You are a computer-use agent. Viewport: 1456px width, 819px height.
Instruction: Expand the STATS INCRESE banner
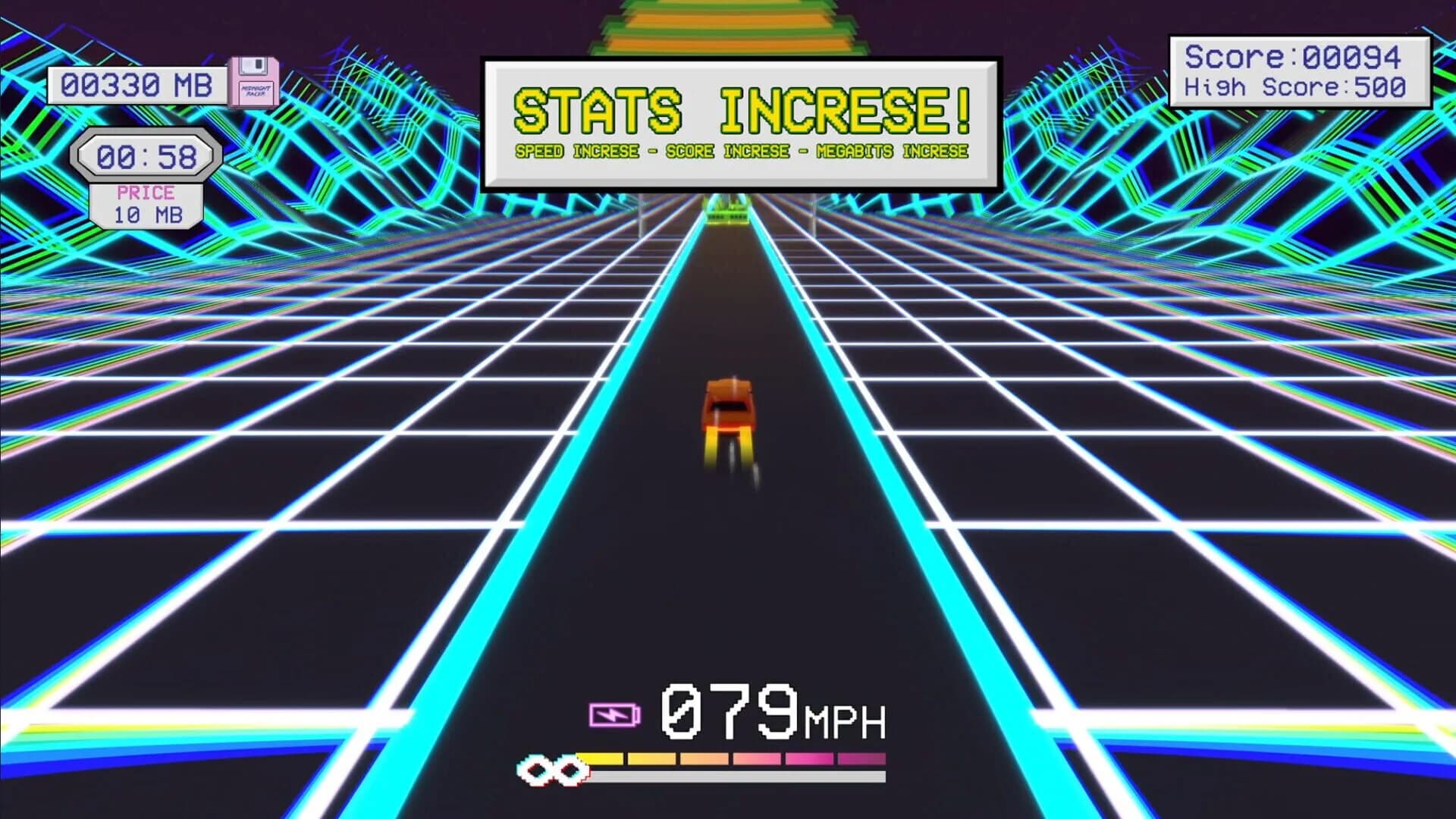coord(742,118)
